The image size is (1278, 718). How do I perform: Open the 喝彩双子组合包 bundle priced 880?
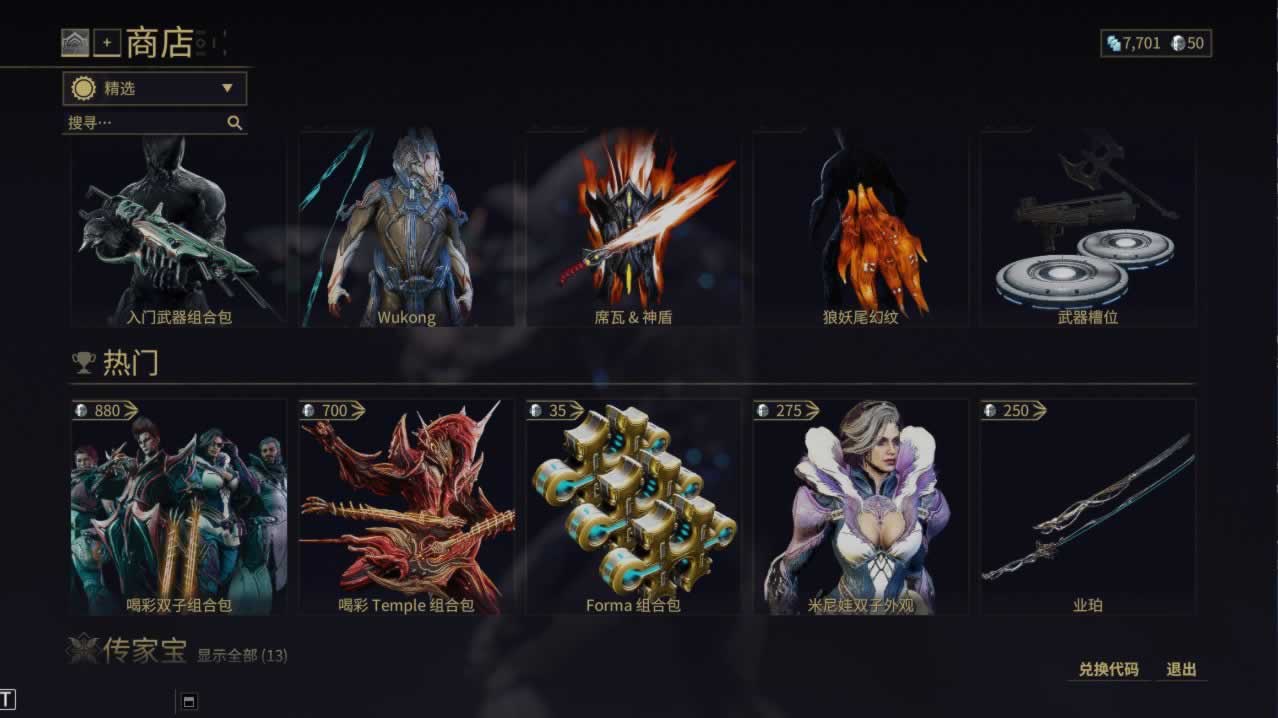[x=179, y=508]
